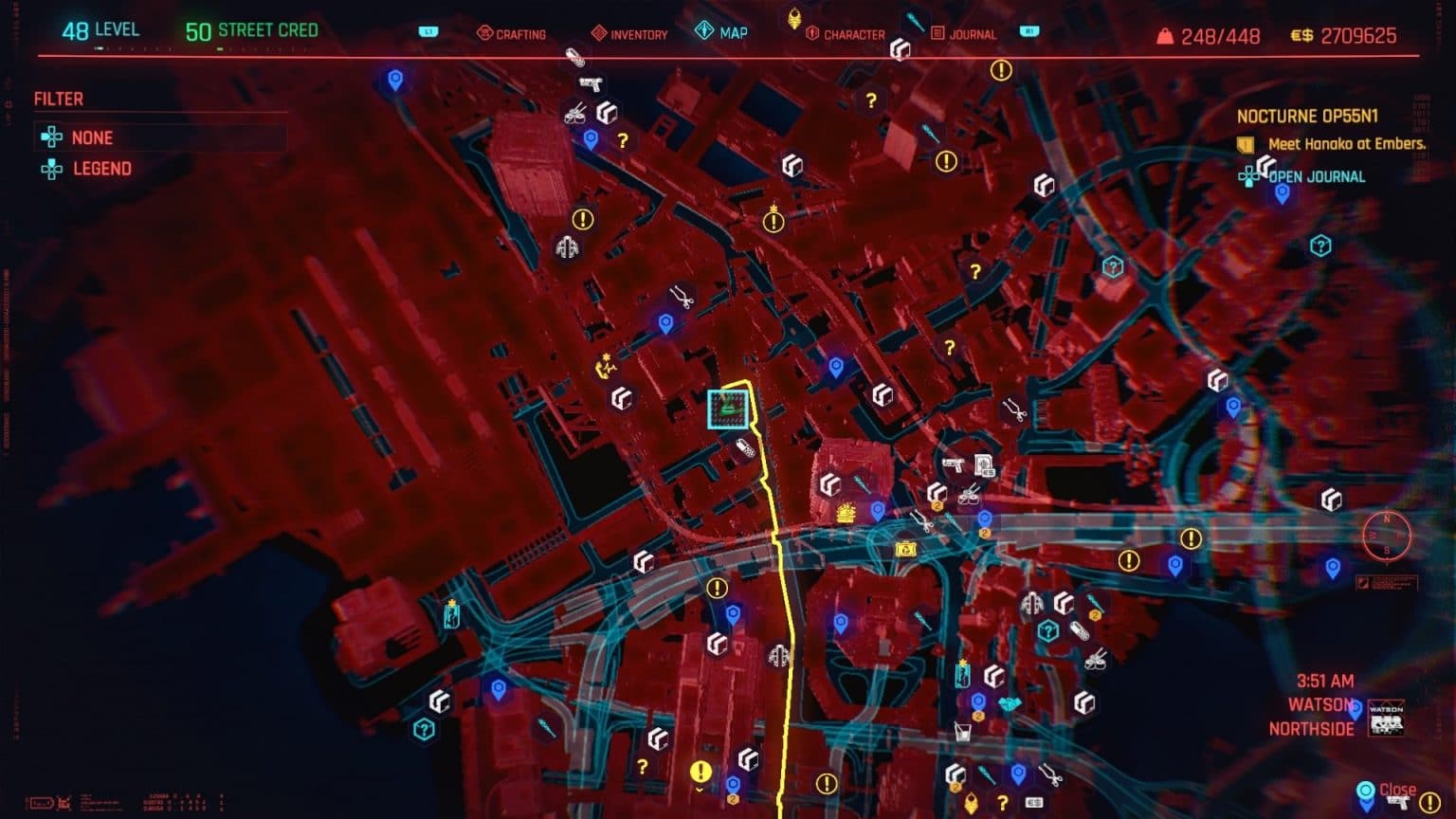Click the burger food vendor icon
Screen dimensions: 1456x819
[x=845, y=511]
